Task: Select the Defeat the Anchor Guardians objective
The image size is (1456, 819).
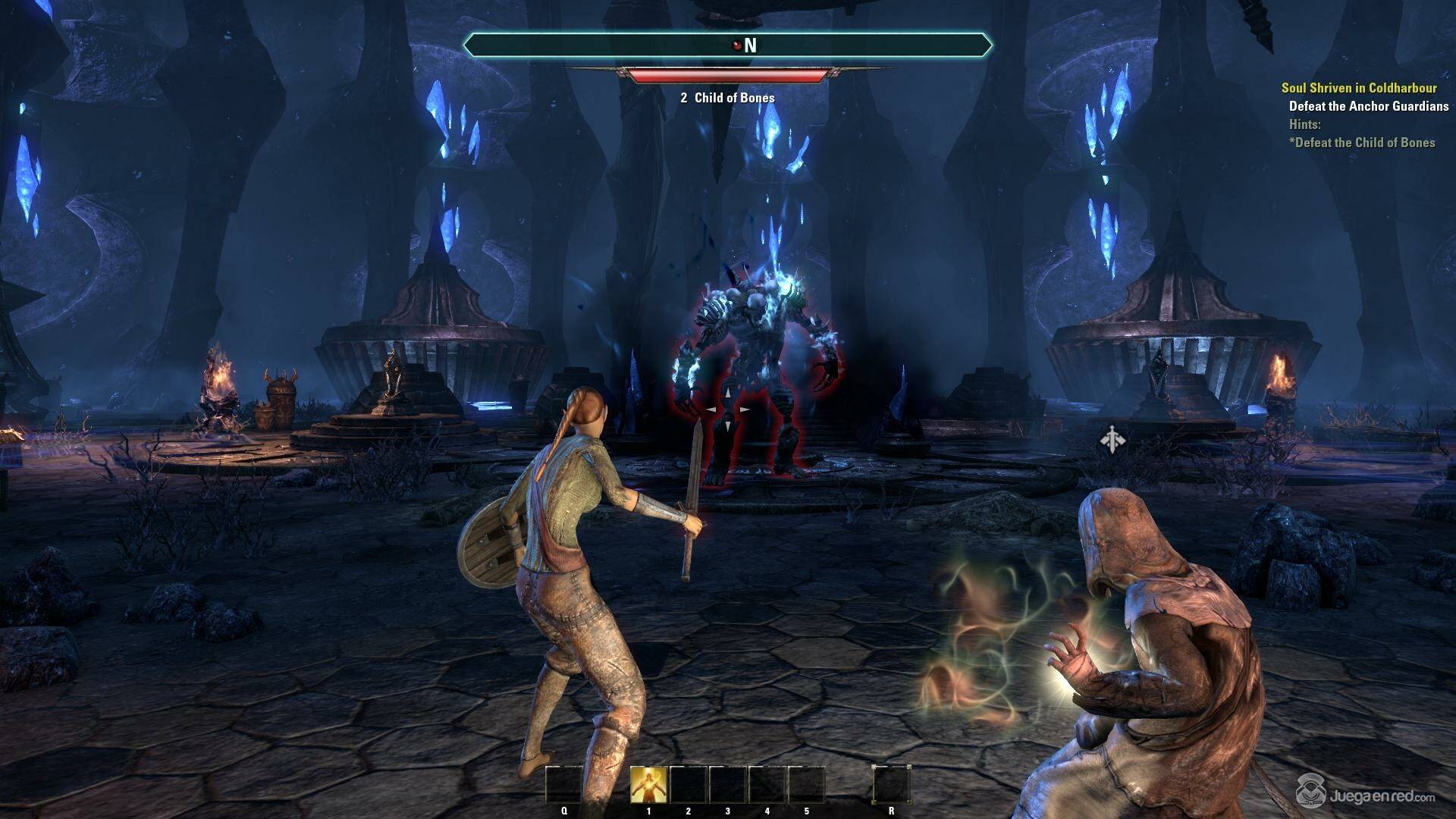Action: click(x=1368, y=106)
